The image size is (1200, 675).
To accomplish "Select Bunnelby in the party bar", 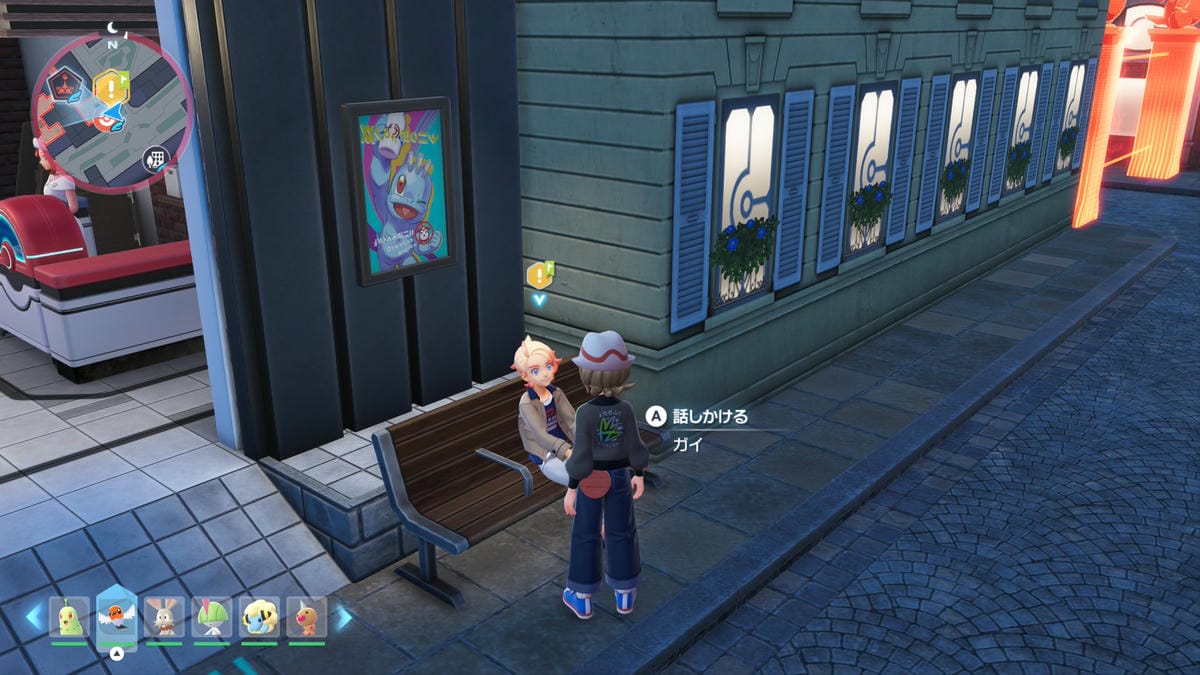I will 164,617.
